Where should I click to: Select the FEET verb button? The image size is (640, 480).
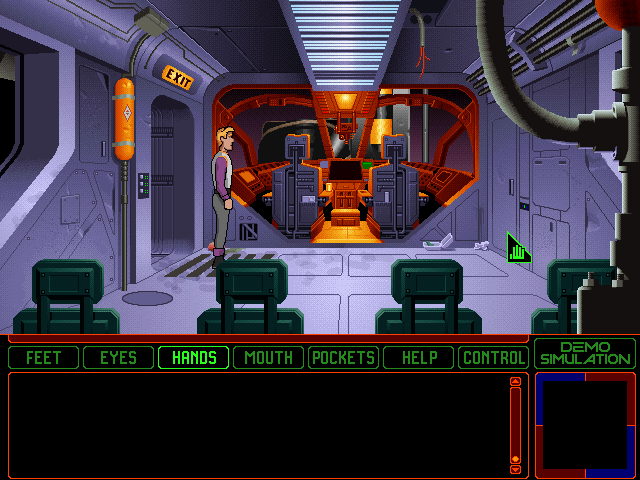point(44,357)
